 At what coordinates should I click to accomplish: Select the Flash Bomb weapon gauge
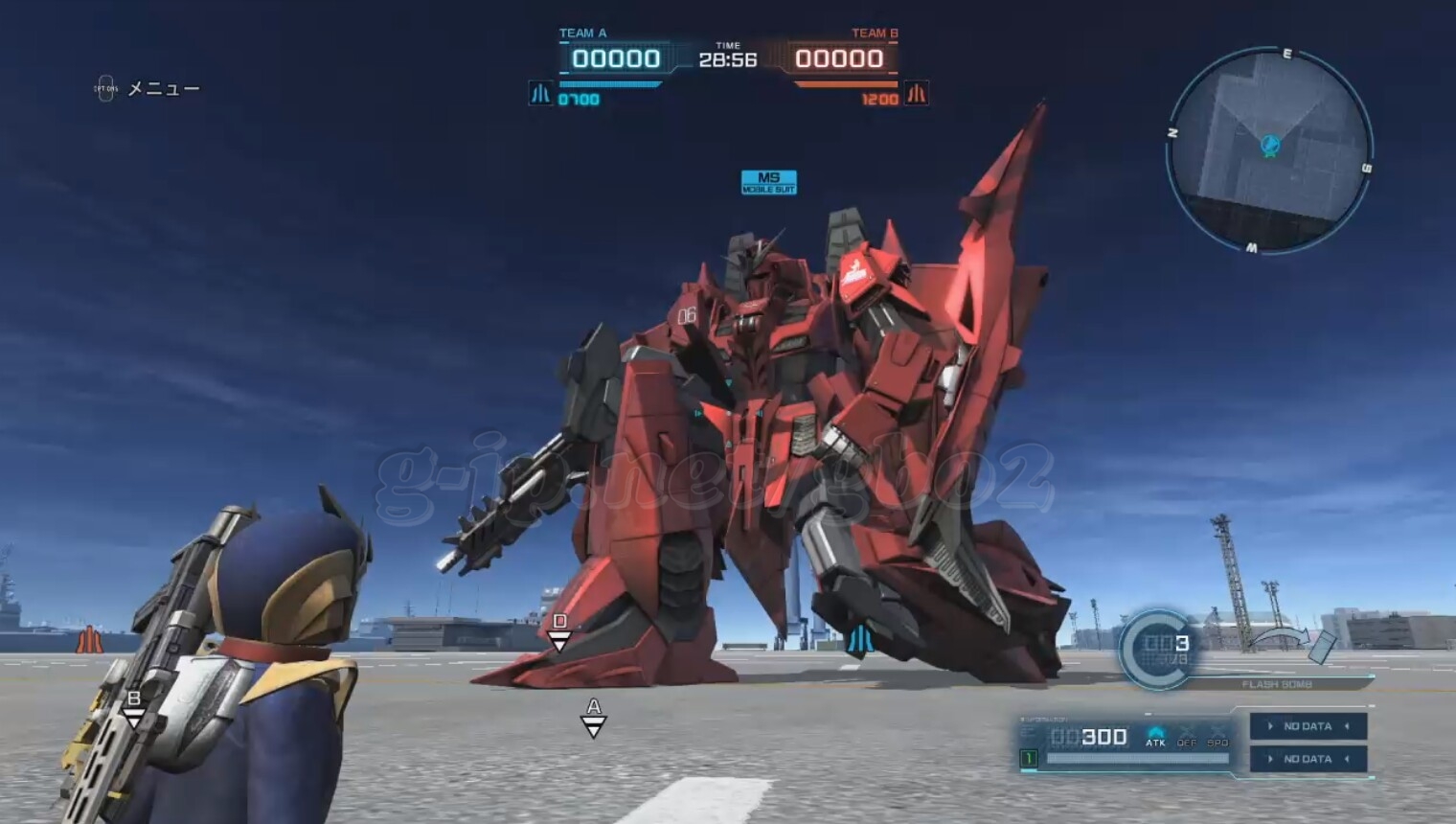[1157, 649]
